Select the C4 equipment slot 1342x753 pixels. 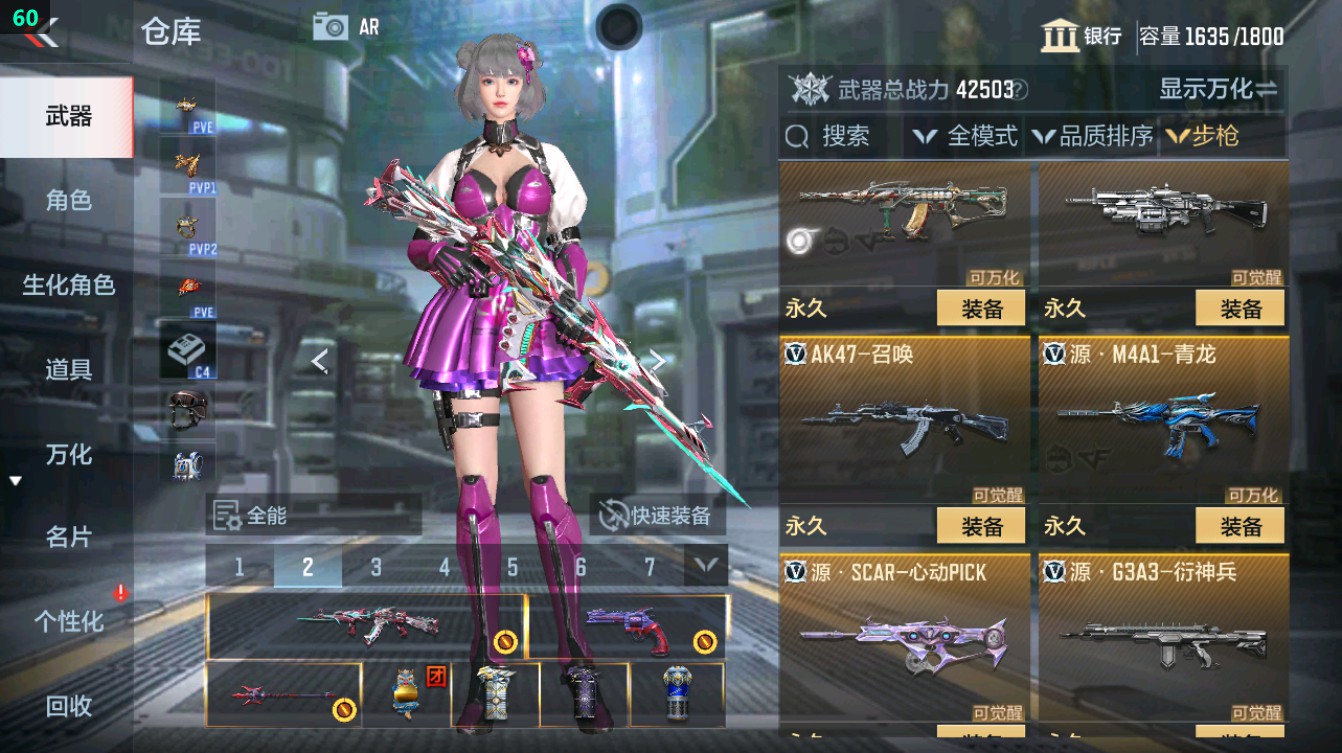coord(186,351)
